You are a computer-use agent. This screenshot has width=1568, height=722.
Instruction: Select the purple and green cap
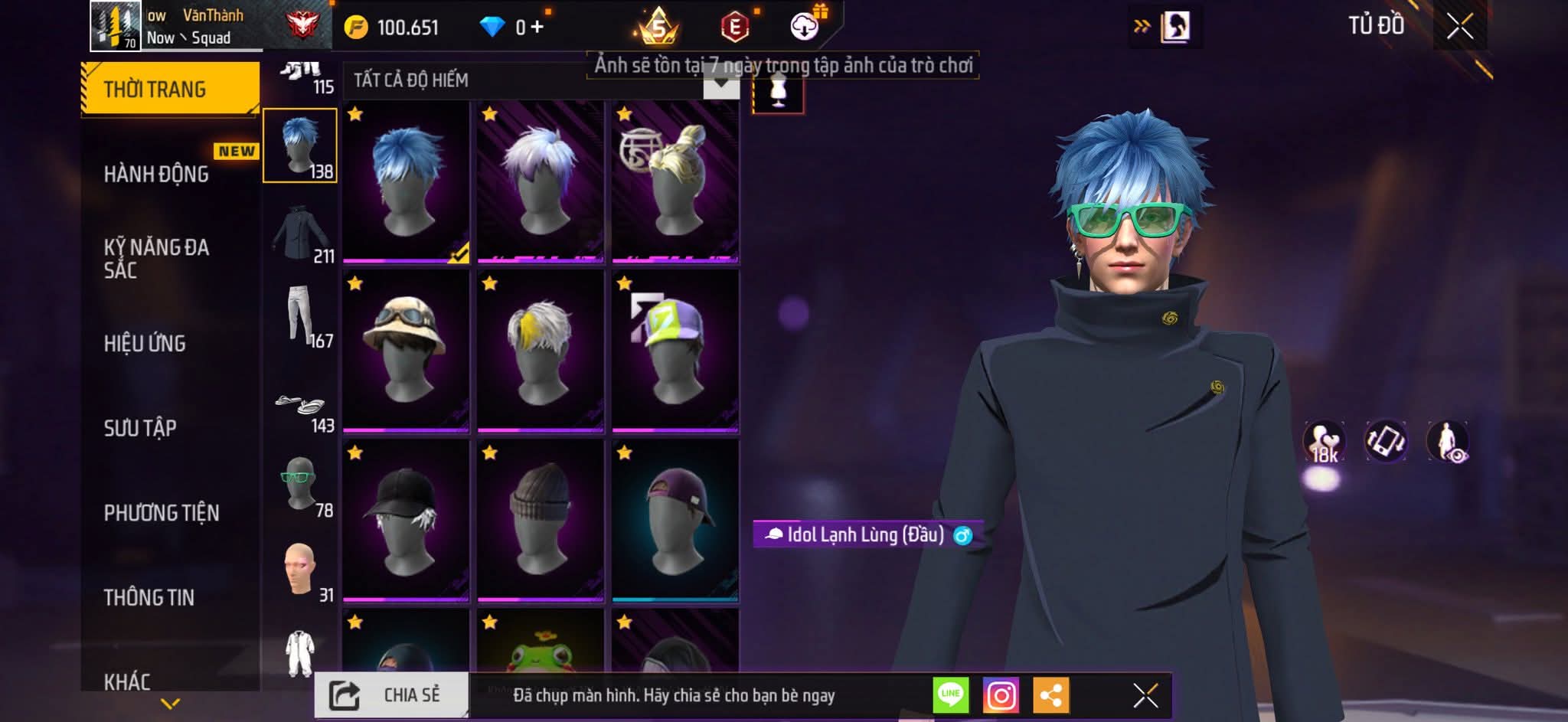click(x=675, y=351)
